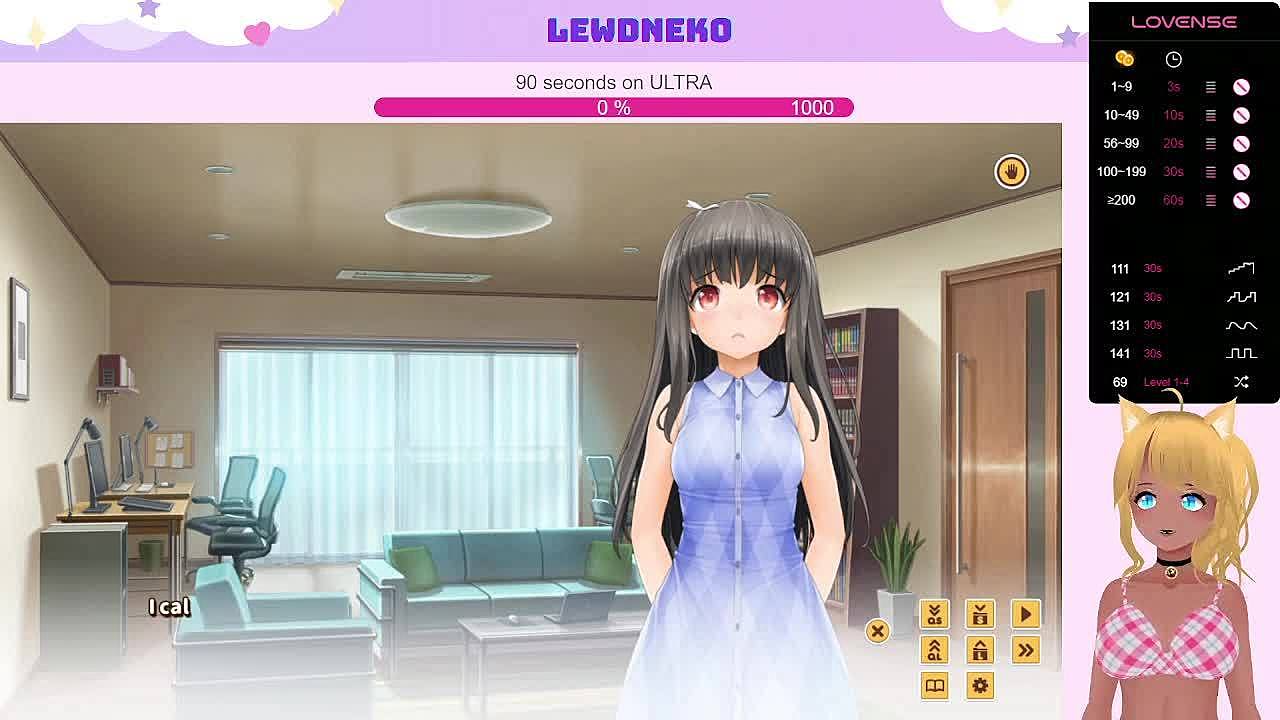Open the save menu (S icon)
The height and width of the screenshot is (720, 1280).
click(x=980, y=614)
